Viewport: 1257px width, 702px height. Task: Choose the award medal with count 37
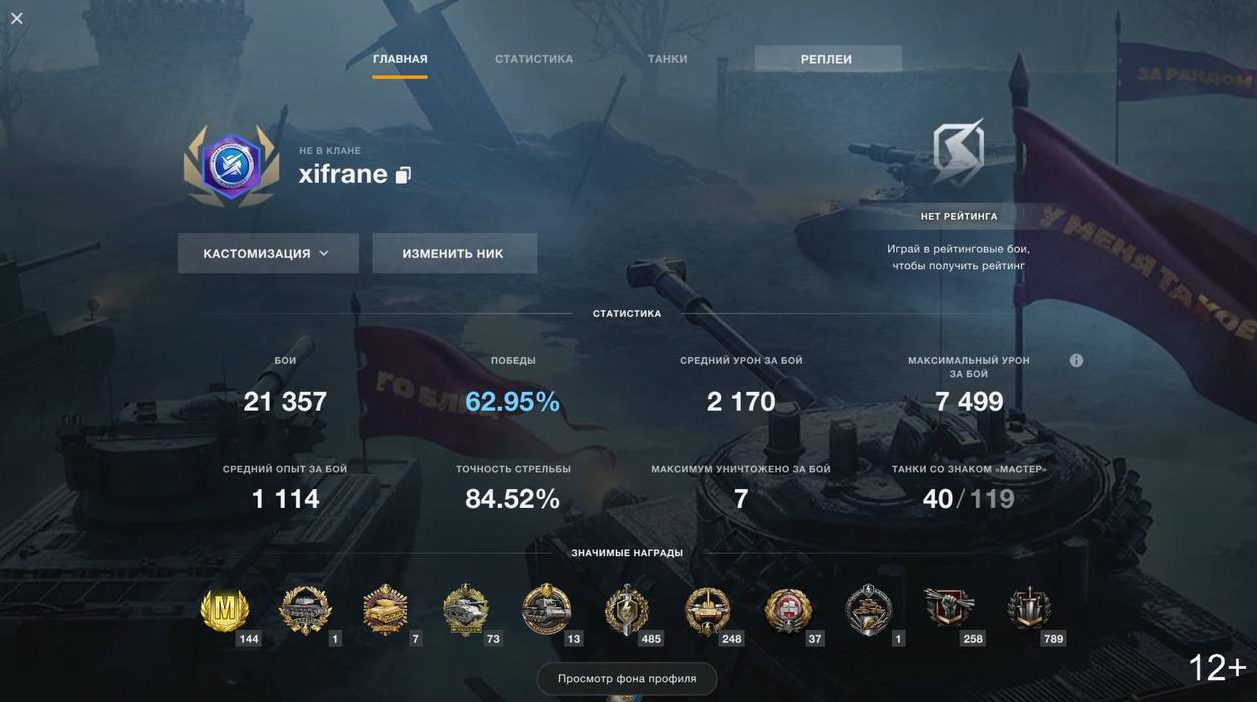point(788,609)
